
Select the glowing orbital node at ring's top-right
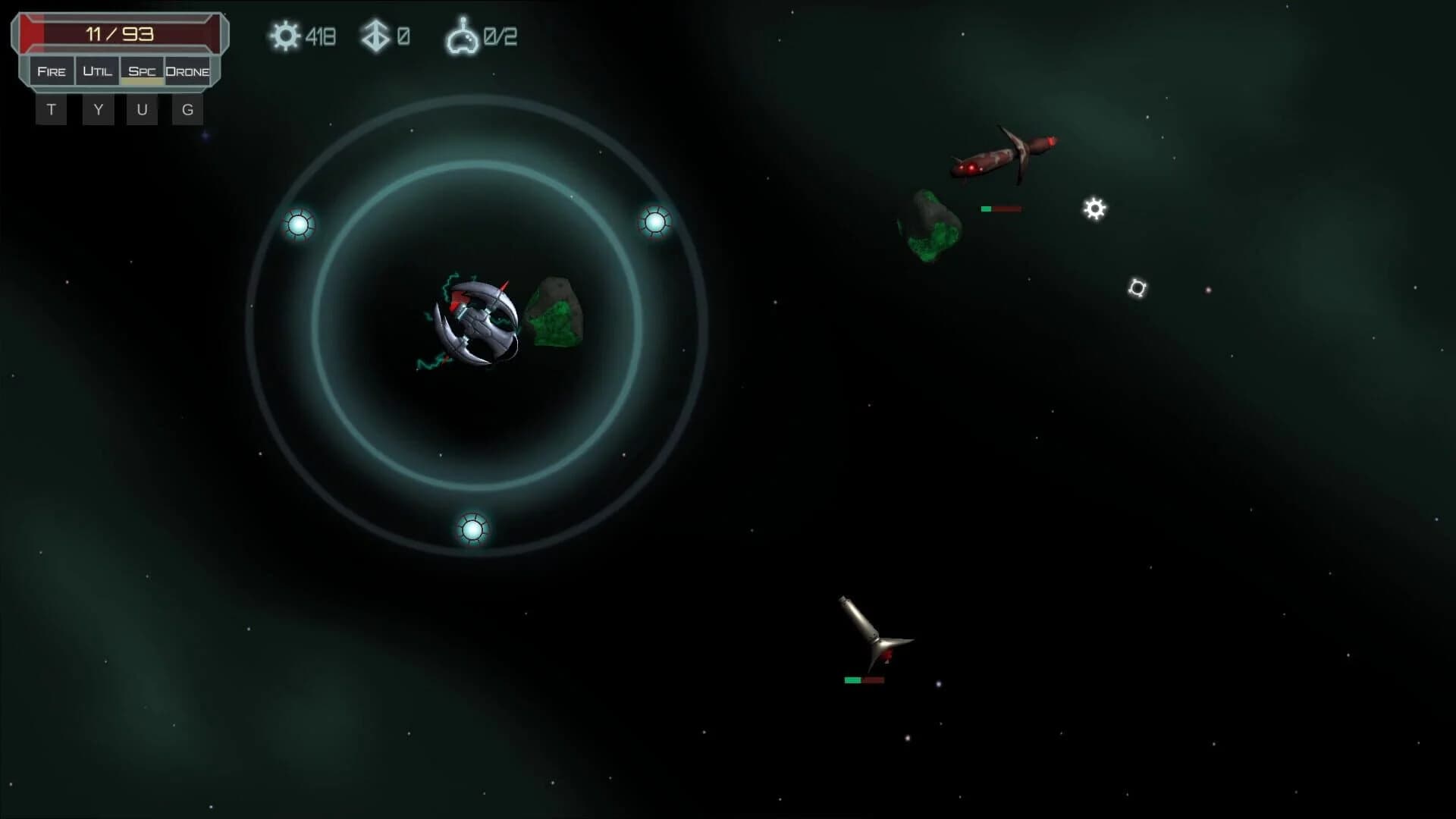[x=655, y=222]
